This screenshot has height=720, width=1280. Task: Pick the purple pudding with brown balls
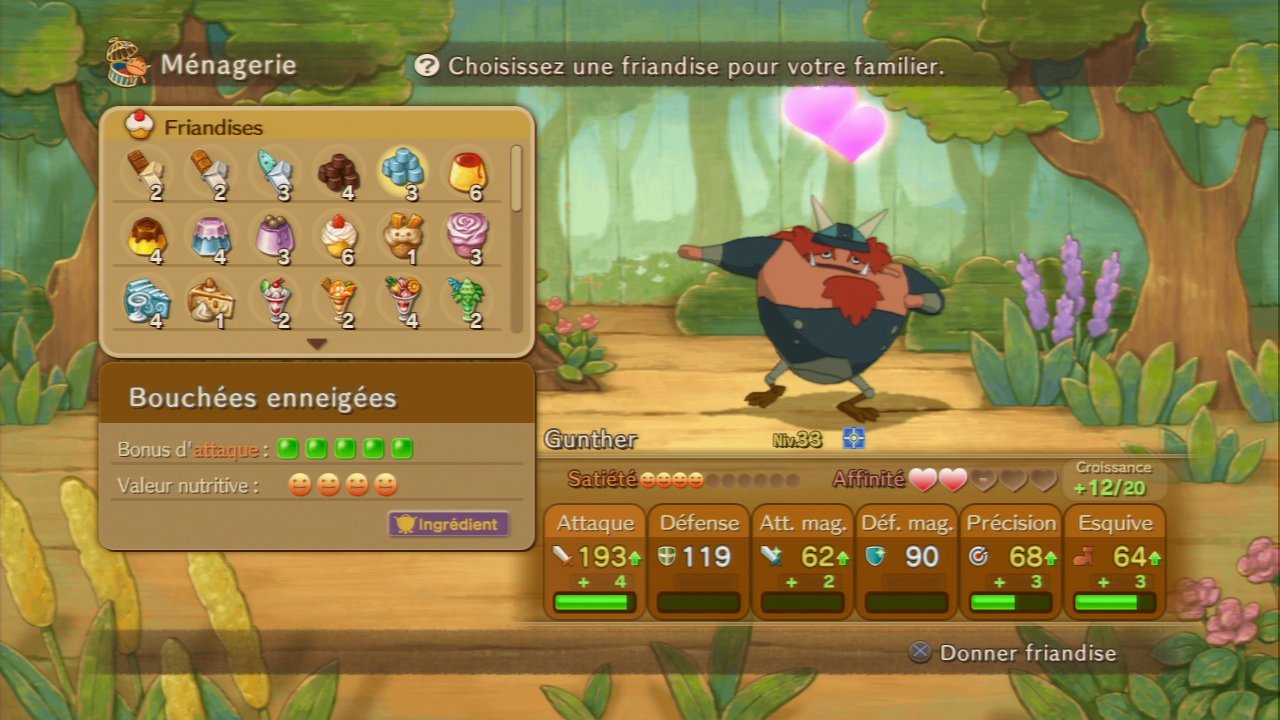pos(275,236)
